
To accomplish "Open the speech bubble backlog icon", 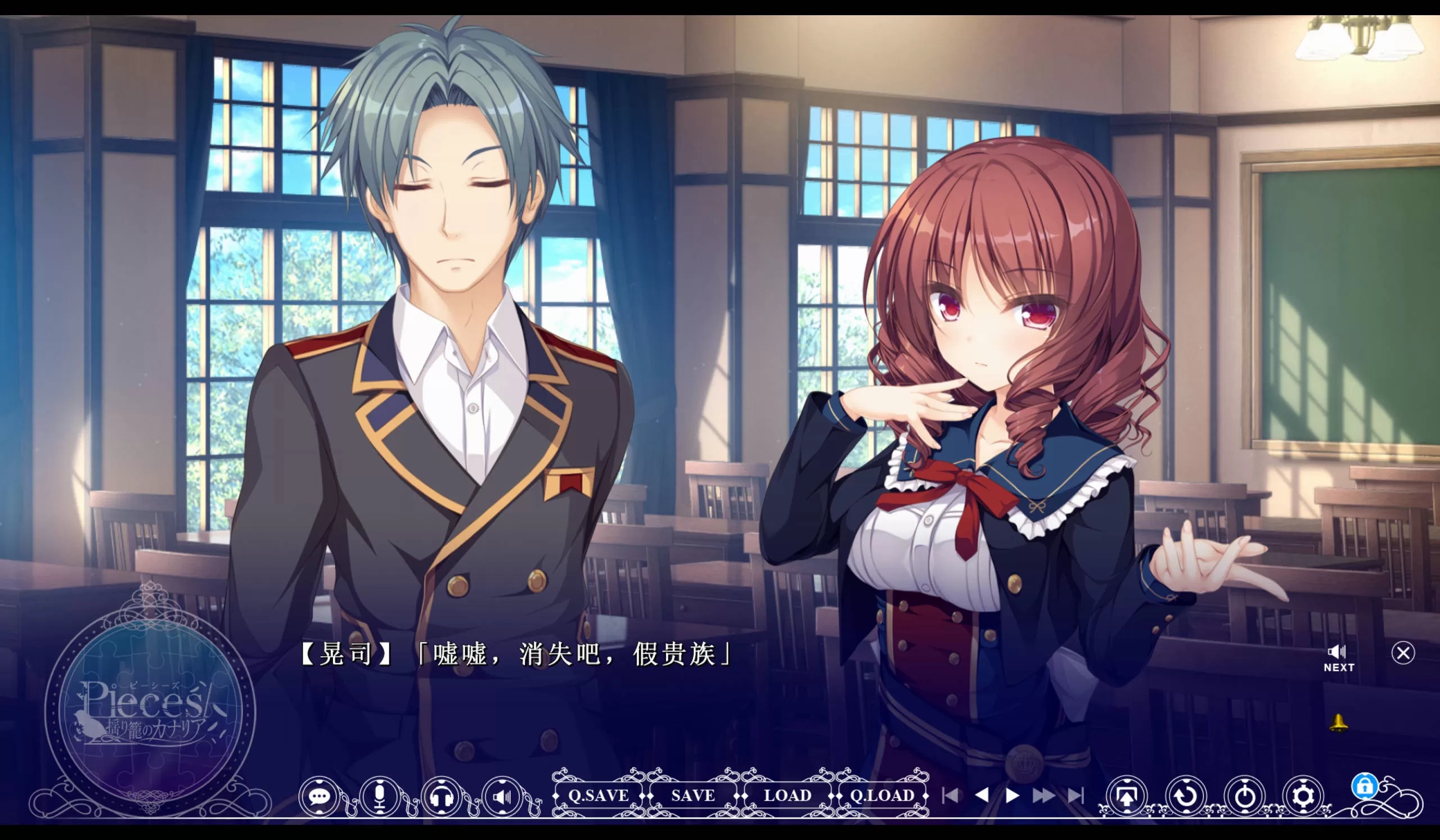I will tap(319, 796).
